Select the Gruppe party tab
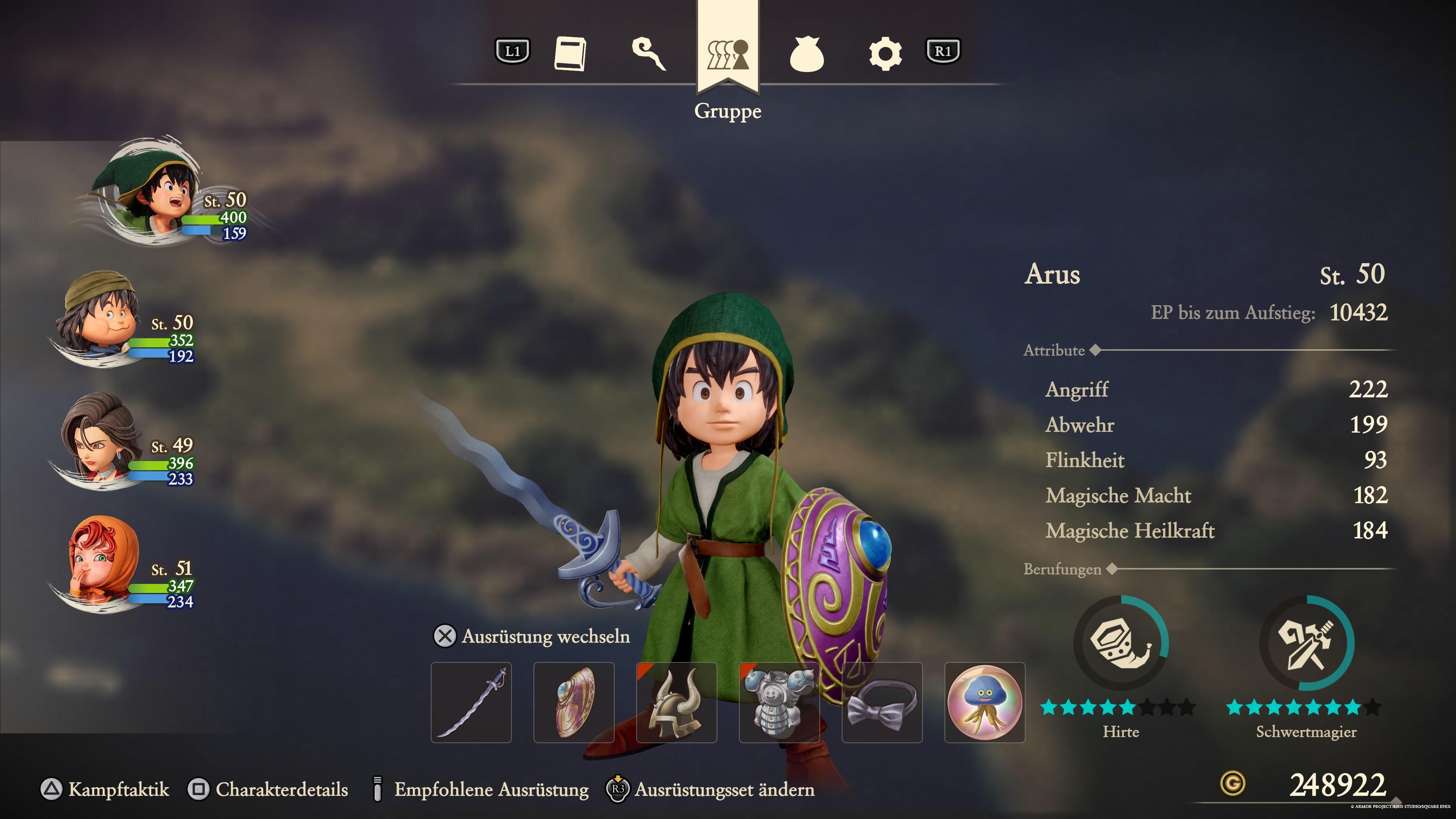The width and height of the screenshot is (1456, 819). pos(728,54)
